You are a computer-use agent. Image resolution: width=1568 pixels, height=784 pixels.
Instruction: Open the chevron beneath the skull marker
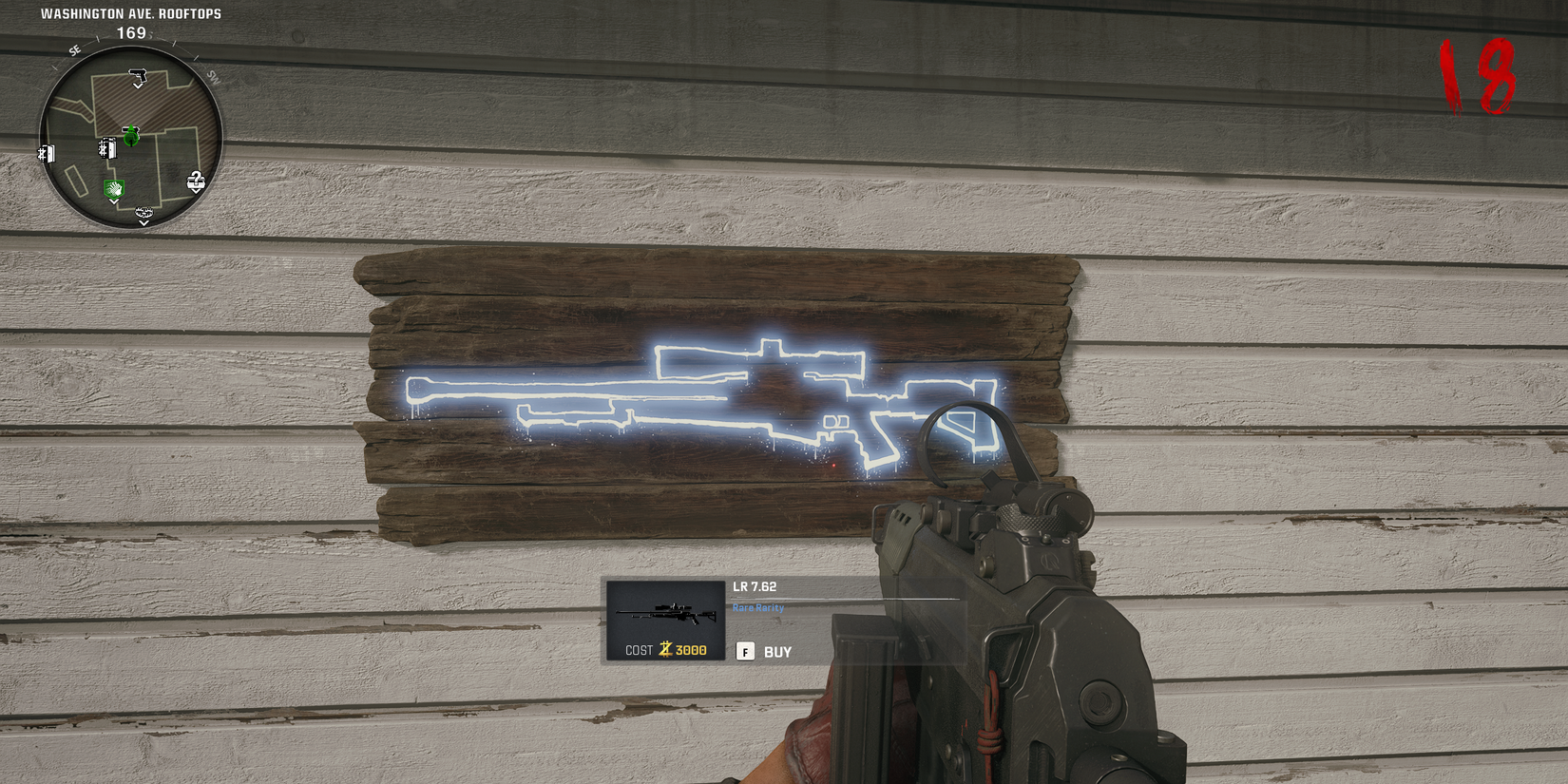coord(143,222)
